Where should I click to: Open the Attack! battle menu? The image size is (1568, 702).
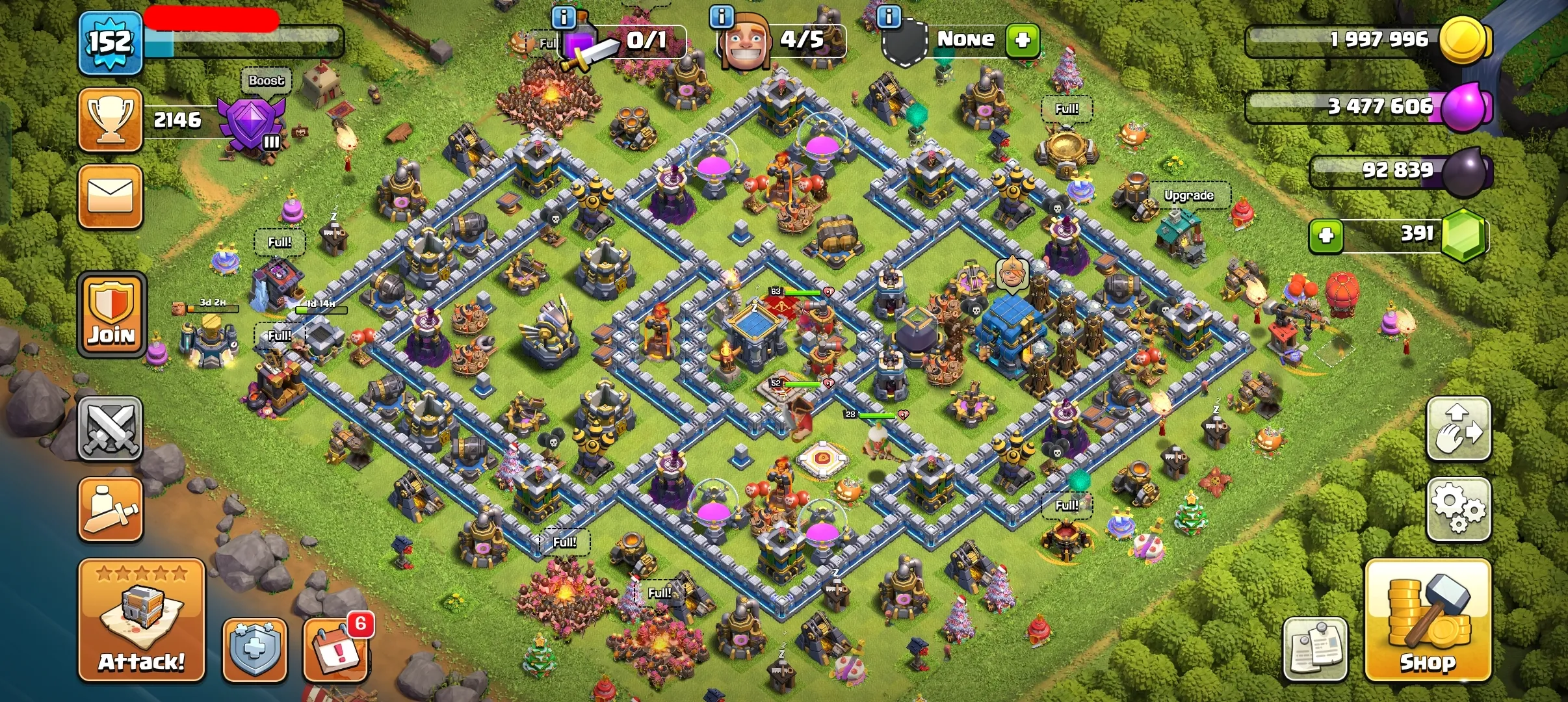[142, 621]
